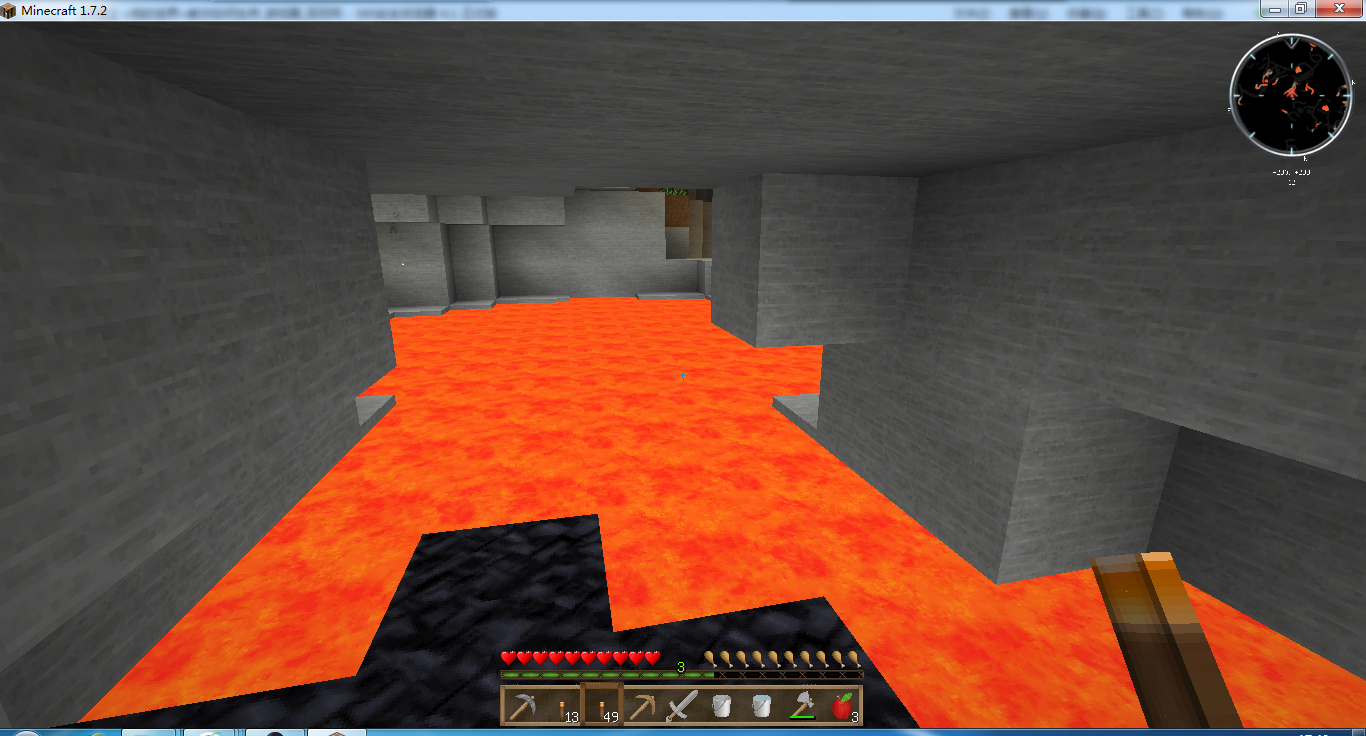Select the stone pickaxe hotbar slot
This screenshot has height=736, width=1366.
522,706
